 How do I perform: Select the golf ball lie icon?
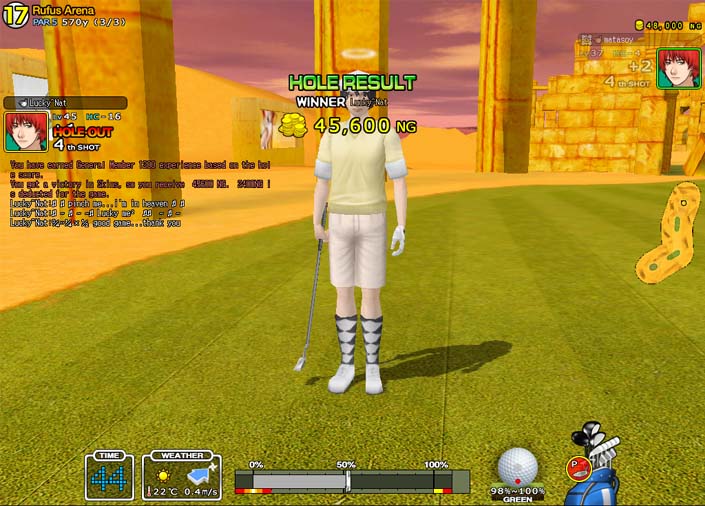point(517,467)
